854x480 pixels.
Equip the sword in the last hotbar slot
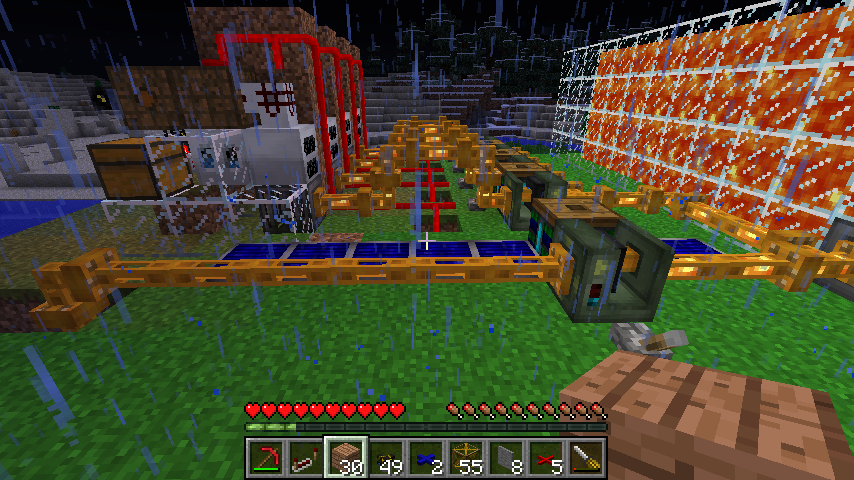pos(586,457)
